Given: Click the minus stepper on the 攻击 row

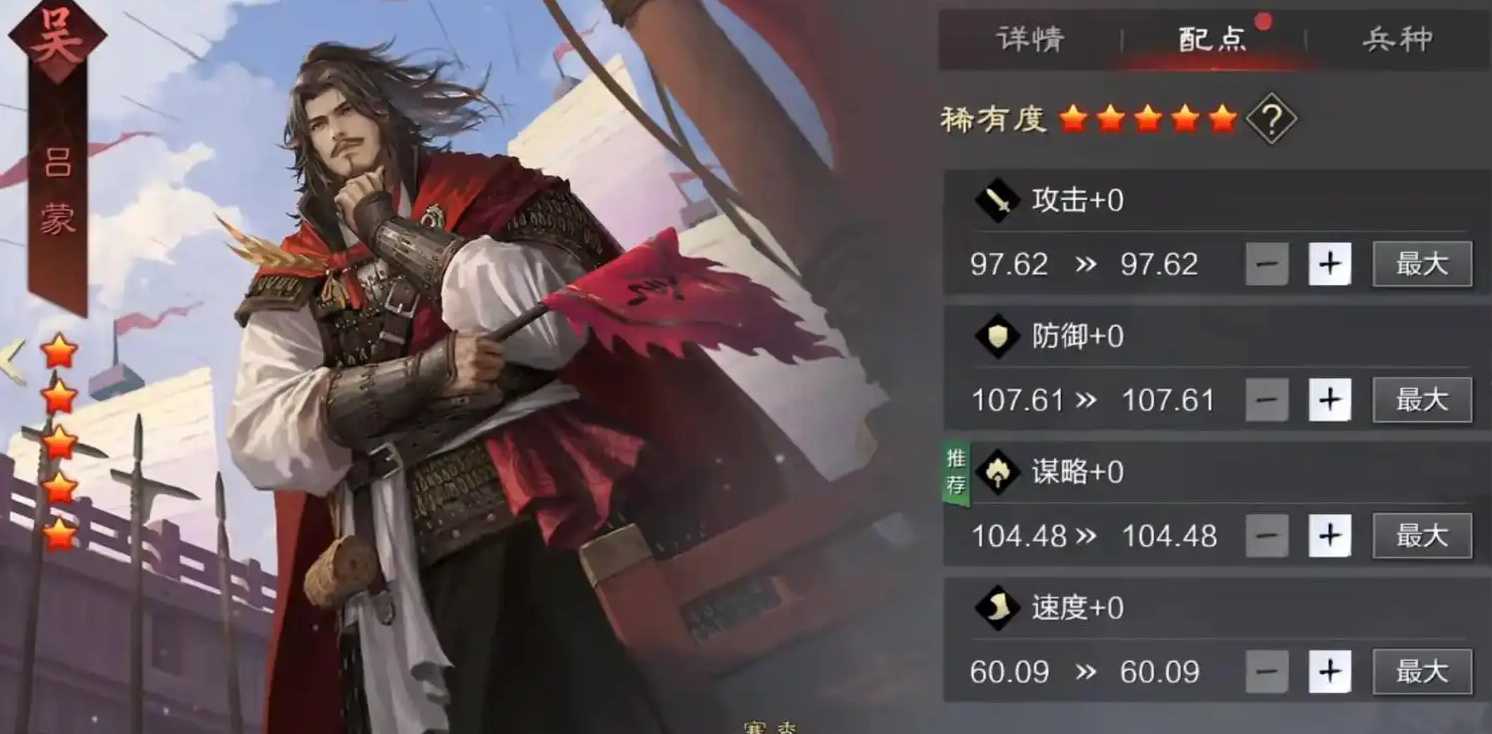Looking at the screenshot, I should click(1266, 263).
